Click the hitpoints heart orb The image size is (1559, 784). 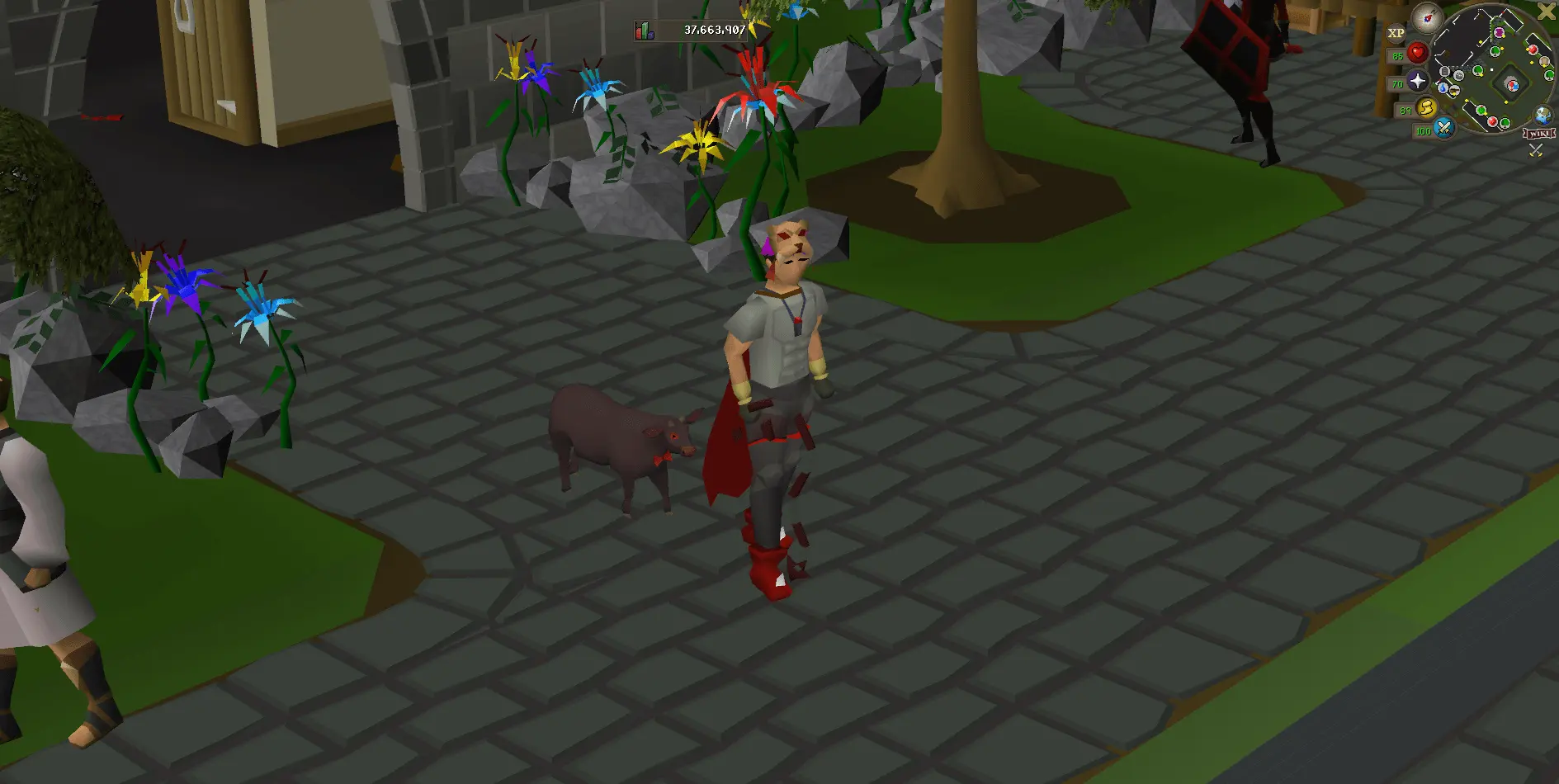click(1417, 52)
